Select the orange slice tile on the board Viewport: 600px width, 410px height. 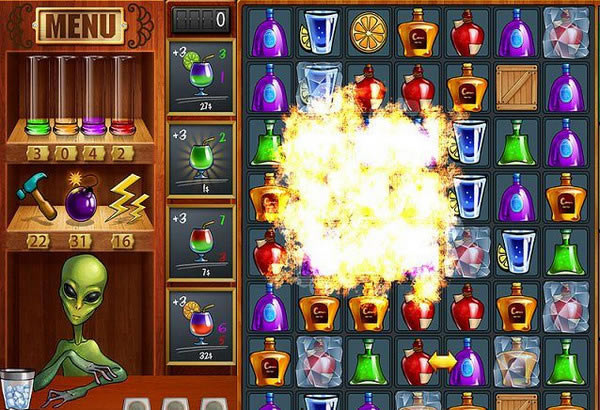pyautogui.click(x=369, y=32)
